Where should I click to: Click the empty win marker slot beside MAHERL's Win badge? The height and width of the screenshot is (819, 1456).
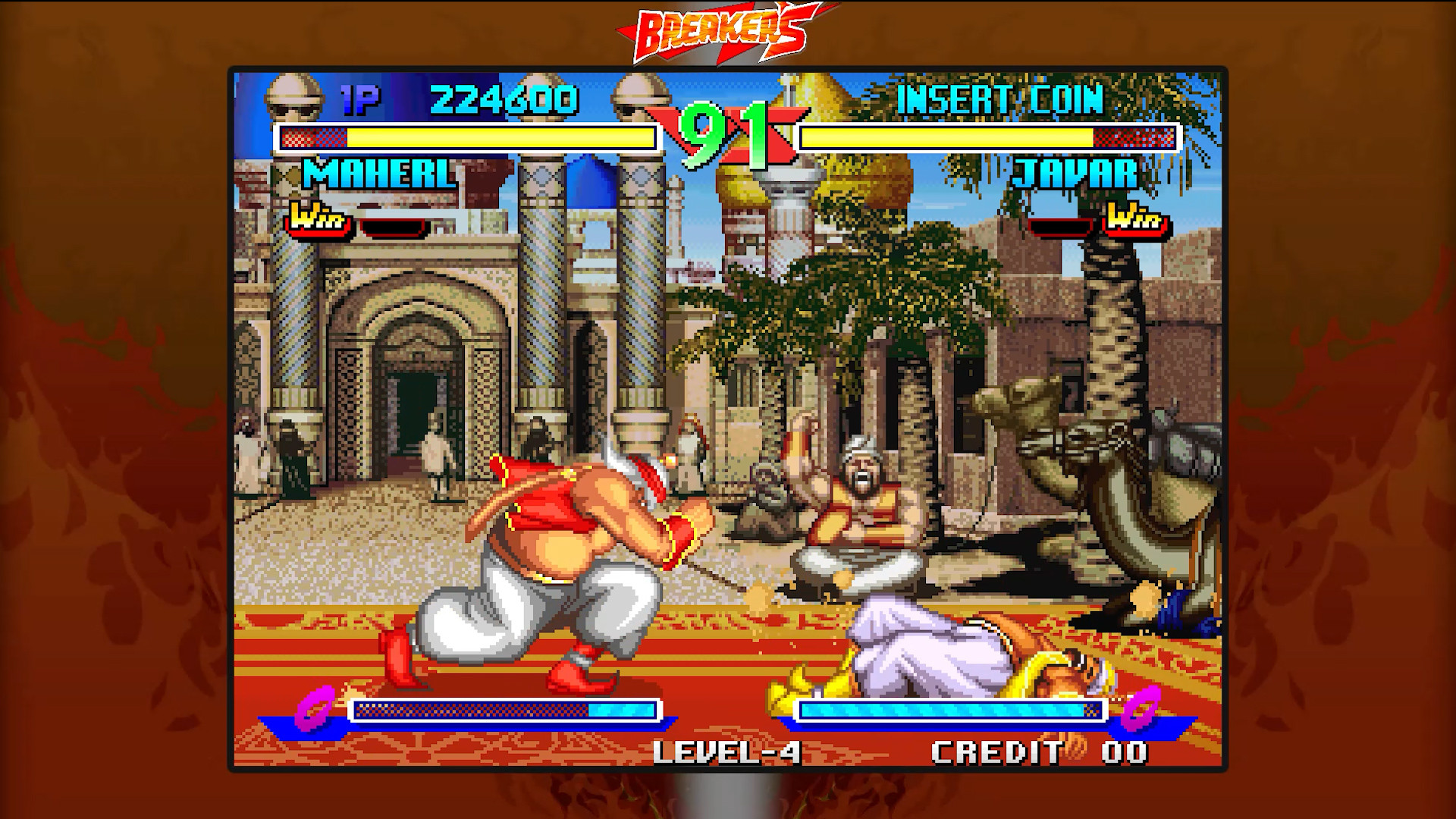(x=394, y=225)
